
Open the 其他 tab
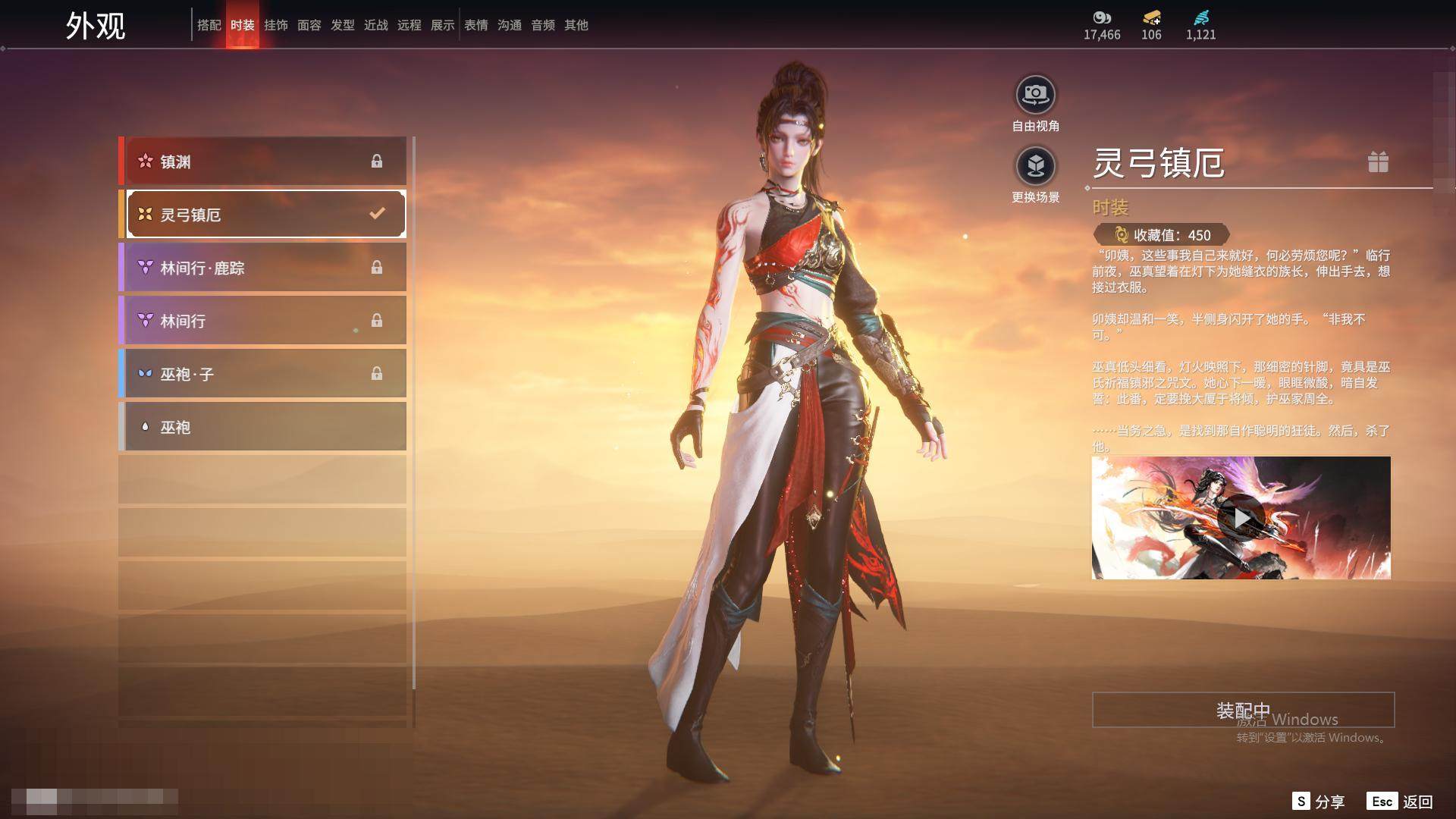(x=576, y=25)
